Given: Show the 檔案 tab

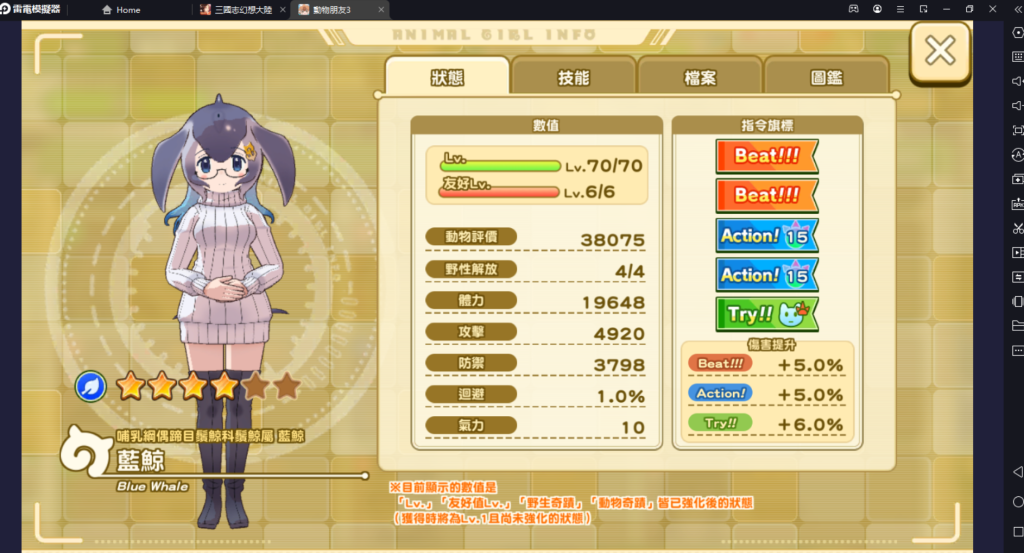Looking at the screenshot, I should pyautogui.click(x=699, y=77).
